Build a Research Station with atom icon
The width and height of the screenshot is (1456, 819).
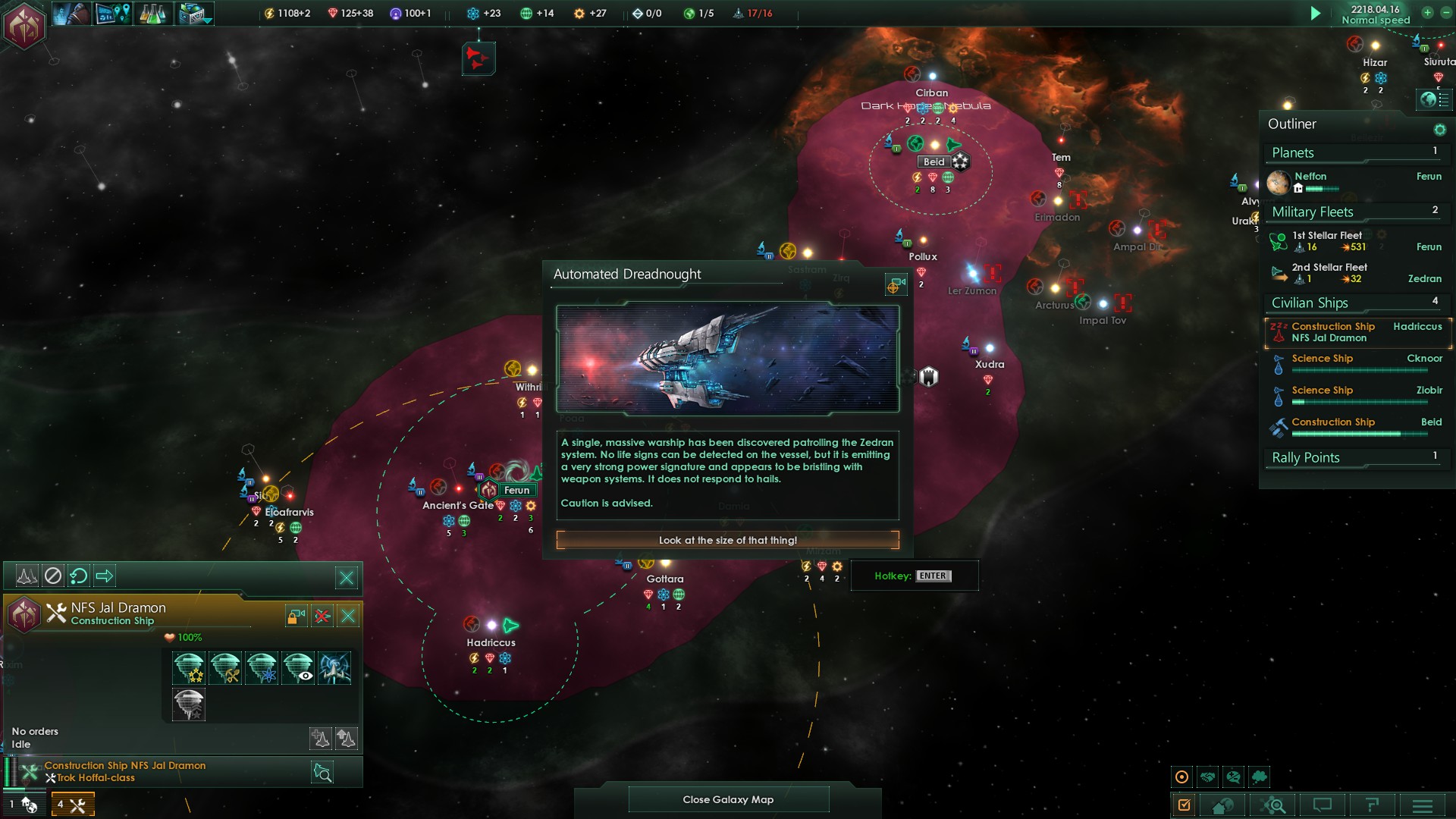262,668
